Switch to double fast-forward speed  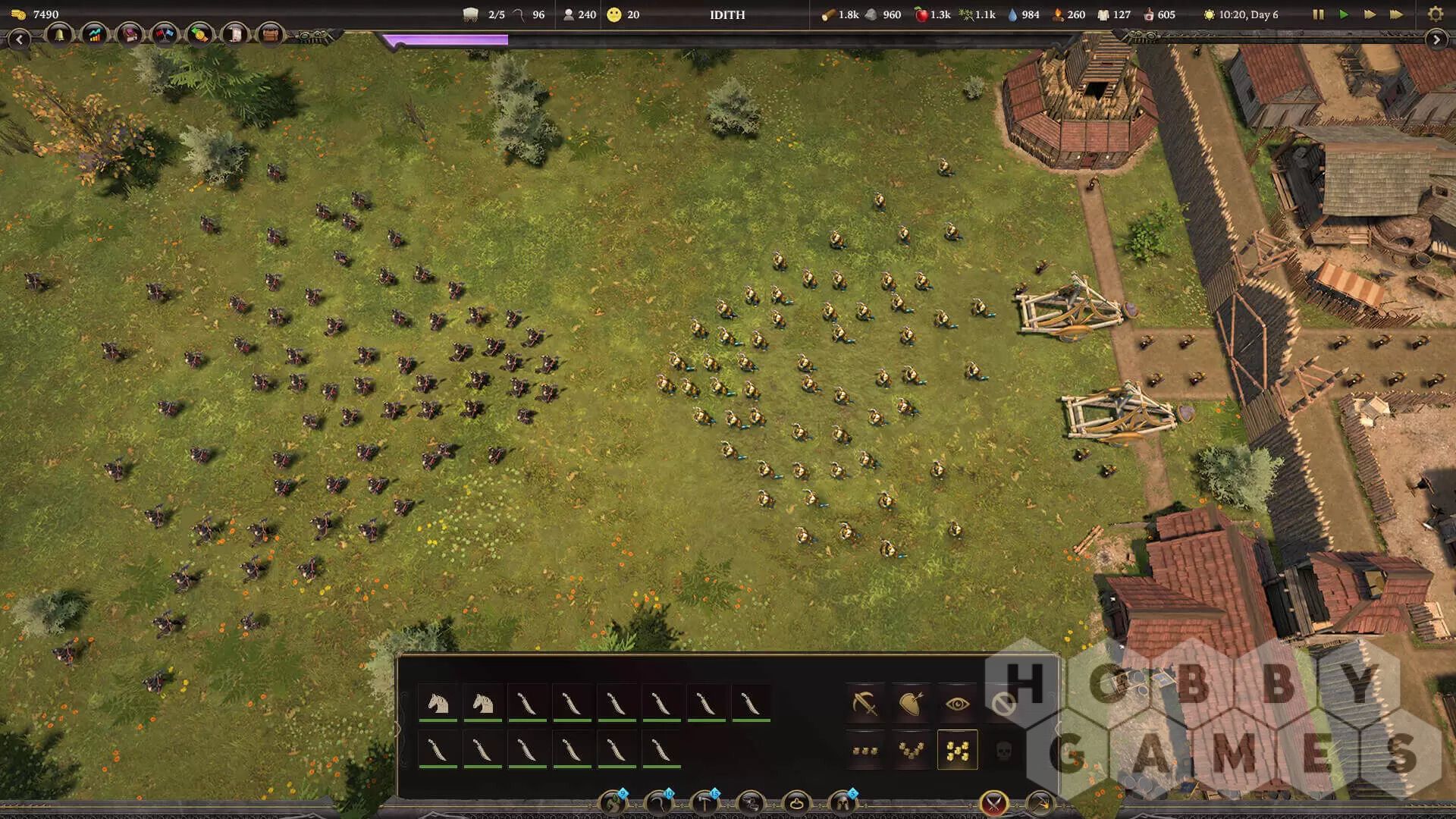click(x=1370, y=14)
